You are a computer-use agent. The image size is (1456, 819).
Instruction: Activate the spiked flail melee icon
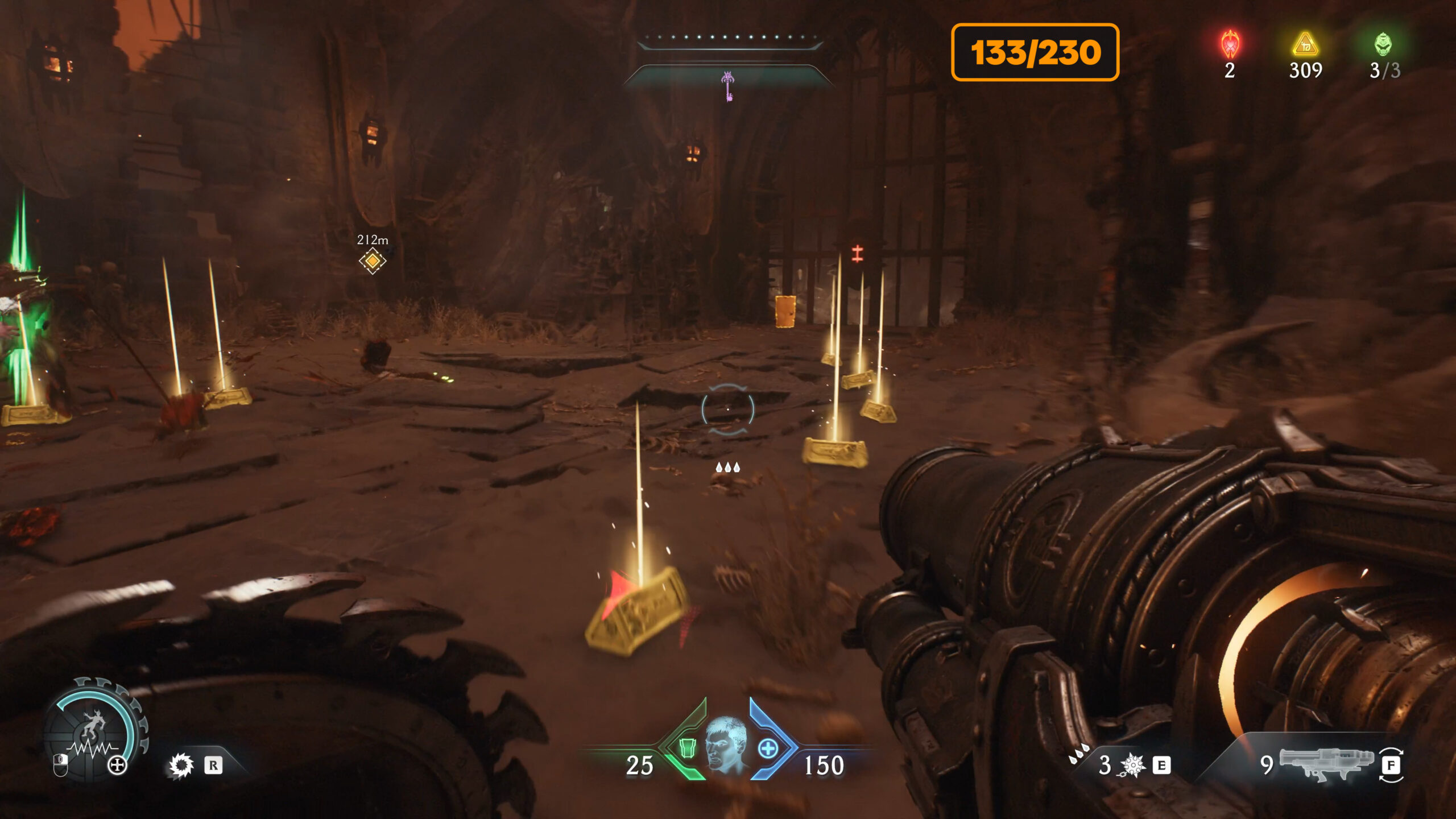[x=1133, y=766]
